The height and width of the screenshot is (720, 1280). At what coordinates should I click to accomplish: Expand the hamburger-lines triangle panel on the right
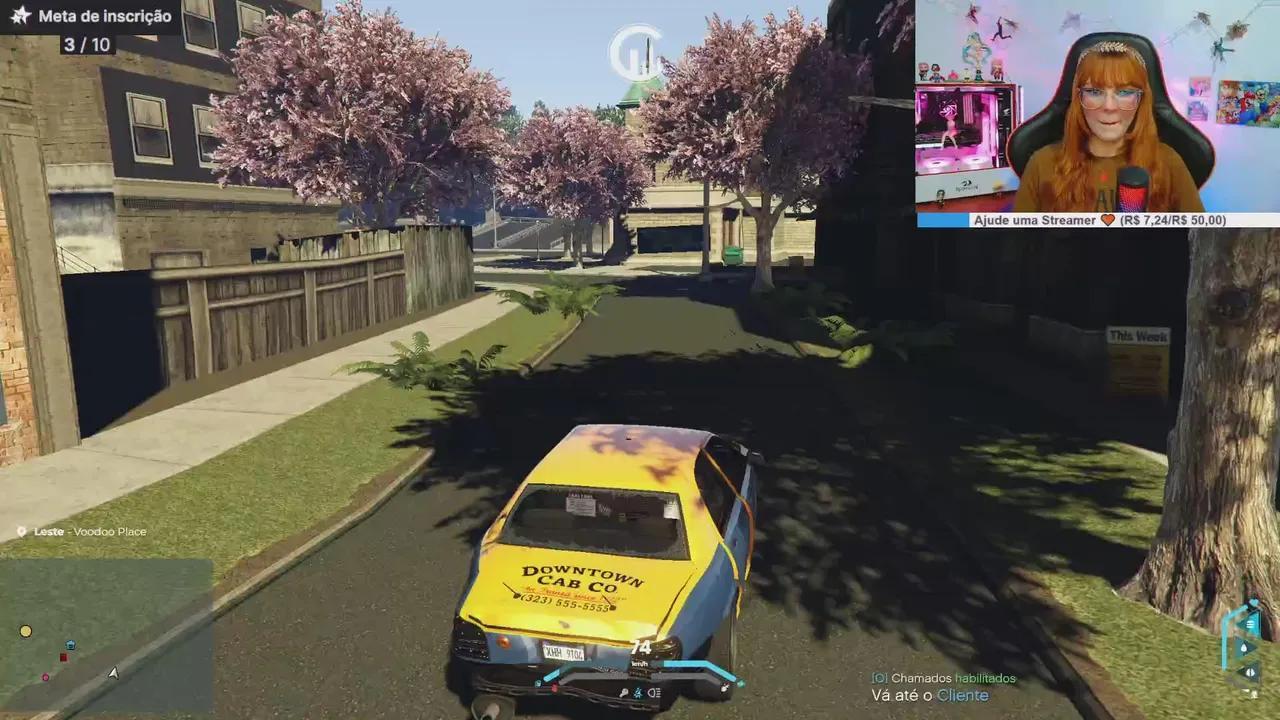coord(1250,624)
